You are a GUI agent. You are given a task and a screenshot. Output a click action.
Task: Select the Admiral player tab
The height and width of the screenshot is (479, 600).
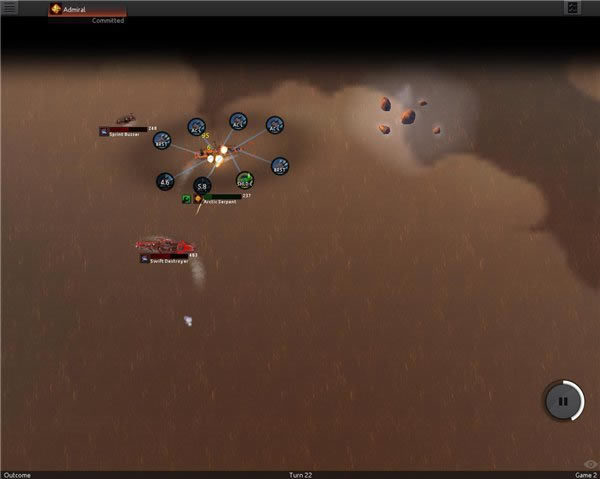pyautogui.click(x=88, y=9)
